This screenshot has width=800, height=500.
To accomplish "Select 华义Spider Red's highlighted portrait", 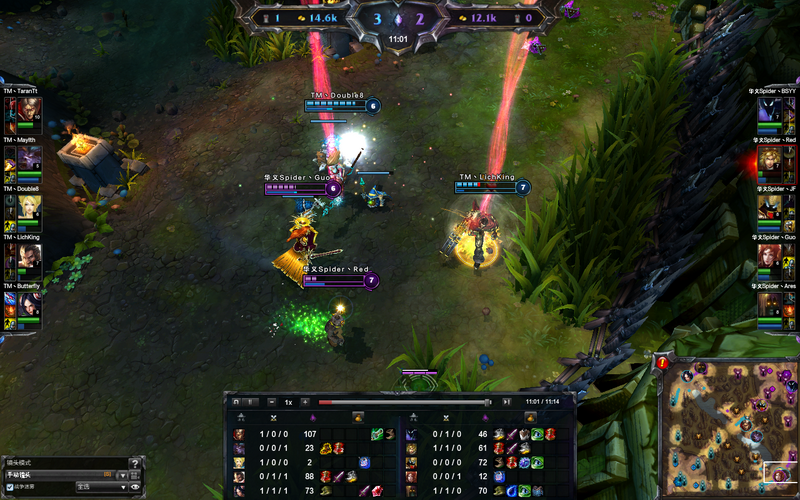I will pyautogui.click(x=771, y=162).
